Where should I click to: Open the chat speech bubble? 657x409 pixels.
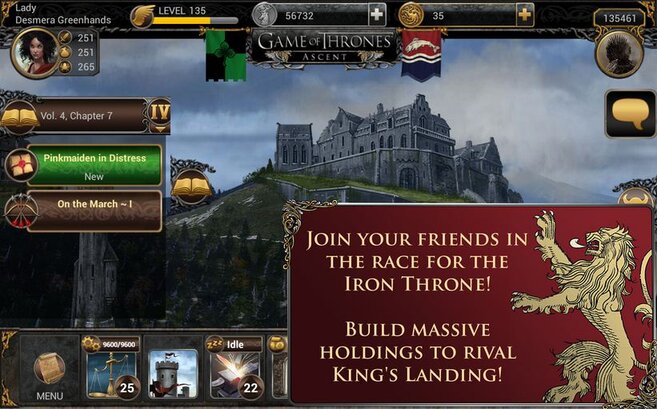tap(630, 114)
